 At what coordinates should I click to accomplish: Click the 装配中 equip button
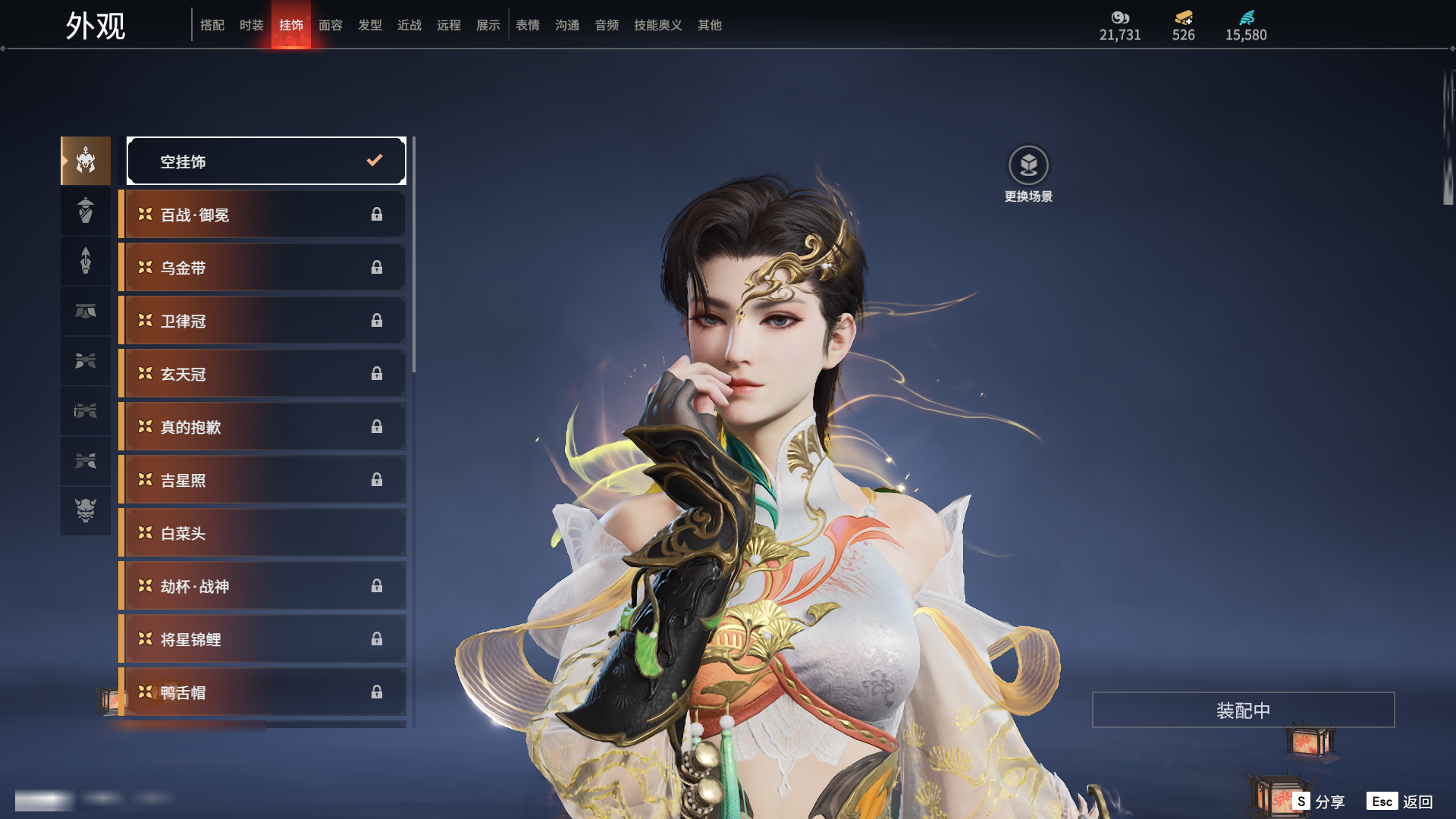pyautogui.click(x=1243, y=710)
